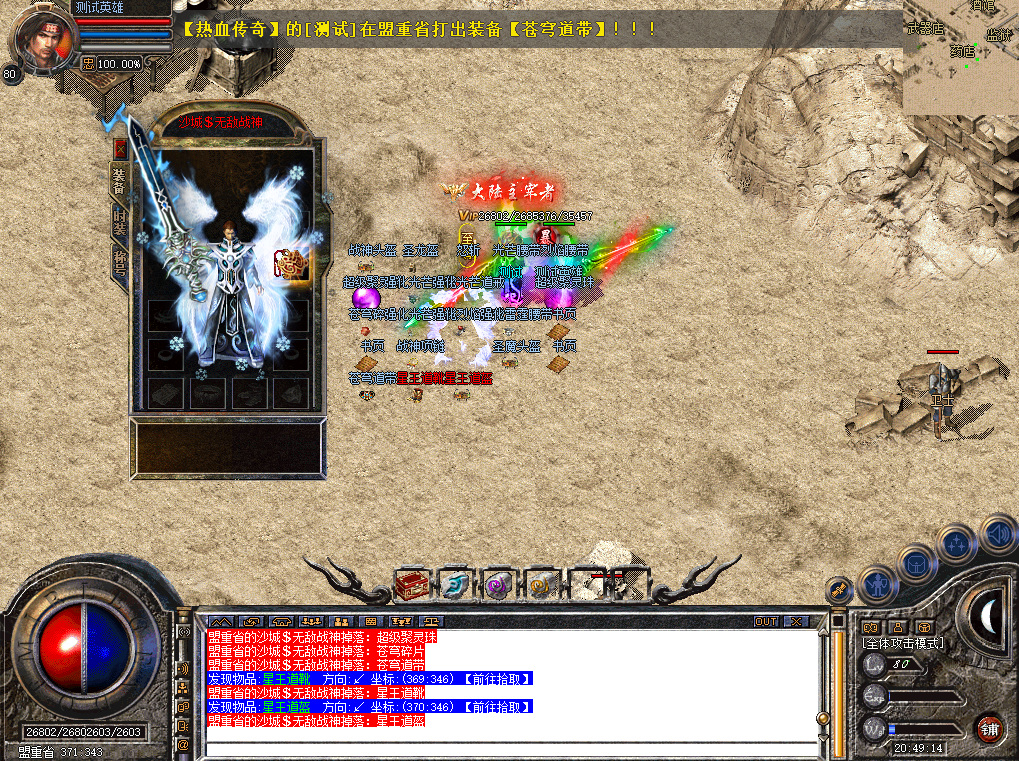Follow the 前往拾取 link for coordinates 369:346
This screenshot has height=761, width=1019.
coord(497,679)
